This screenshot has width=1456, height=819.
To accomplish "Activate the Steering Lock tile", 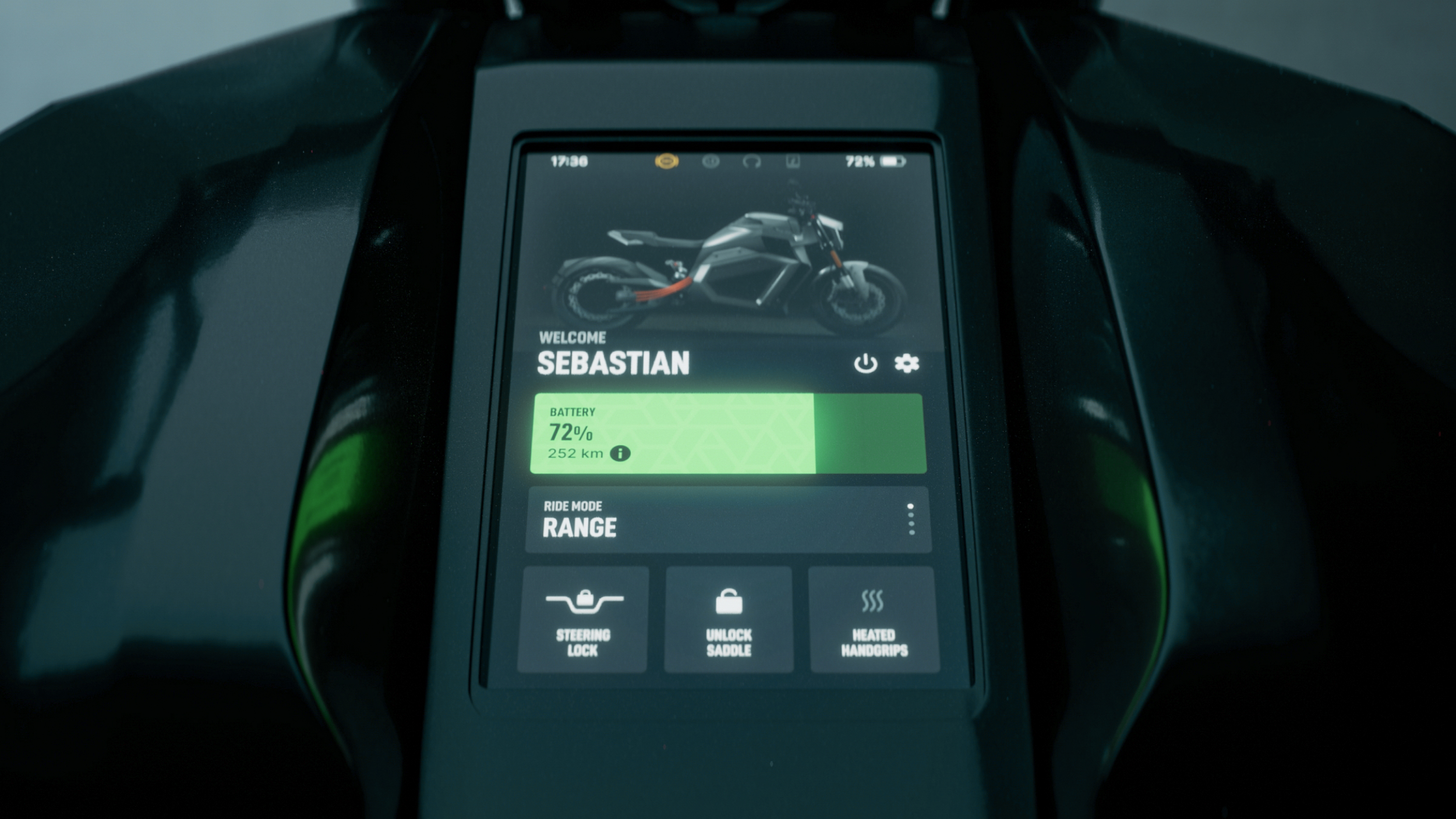I will (x=583, y=620).
